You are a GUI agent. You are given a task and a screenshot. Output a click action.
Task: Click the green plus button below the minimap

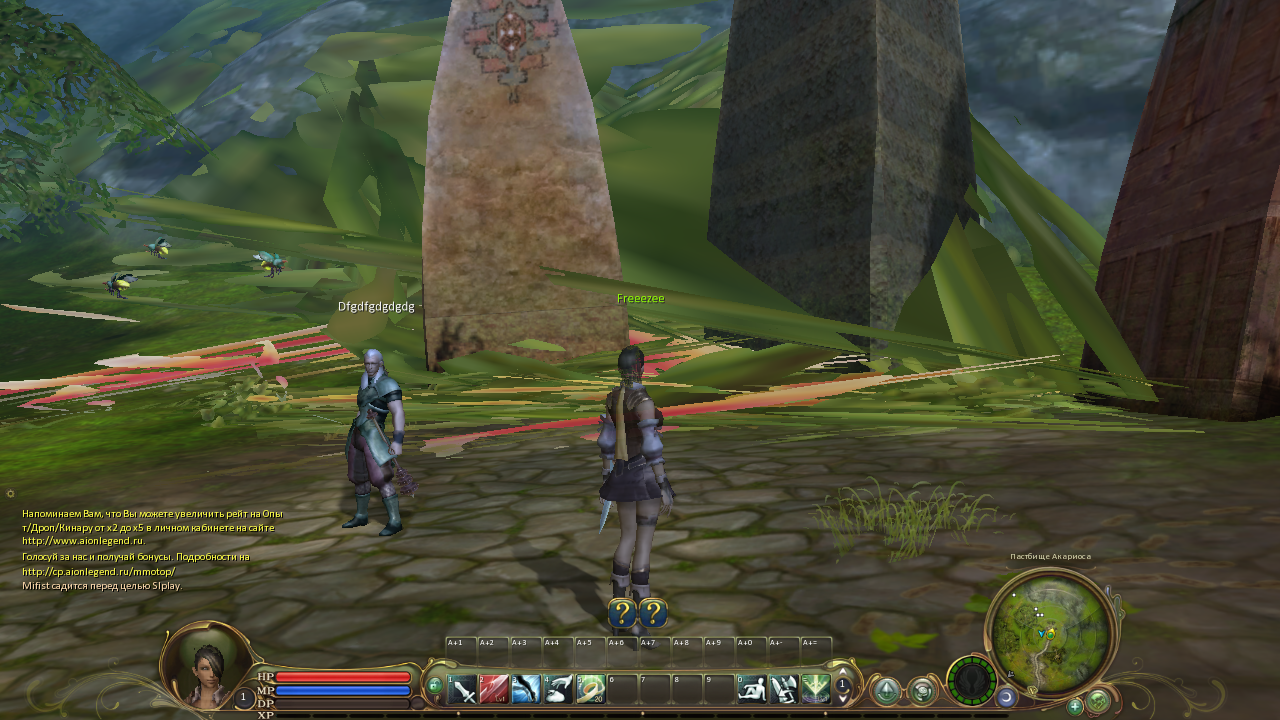pos(1075,706)
